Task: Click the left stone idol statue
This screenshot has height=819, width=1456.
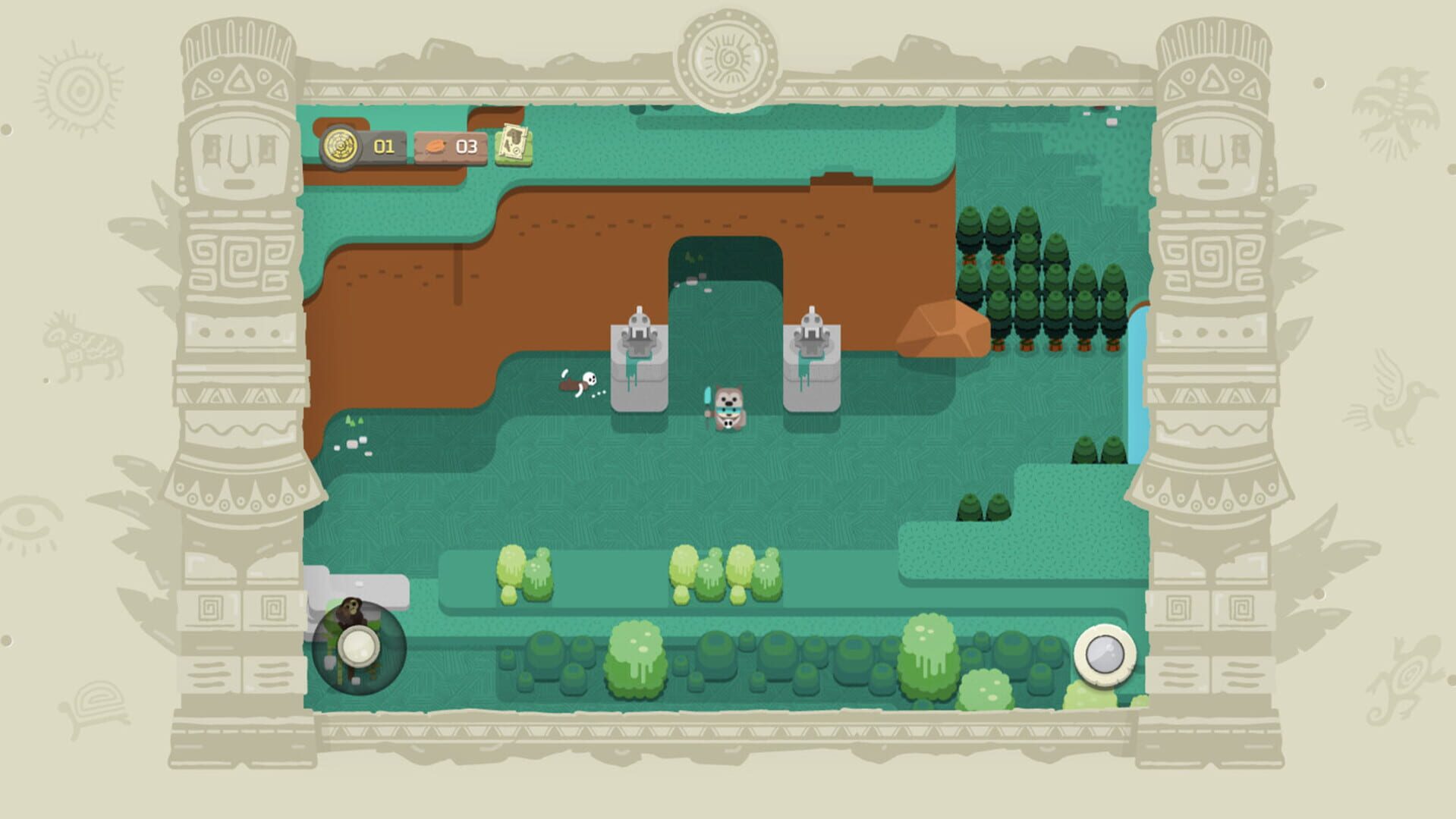Action: click(x=638, y=356)
